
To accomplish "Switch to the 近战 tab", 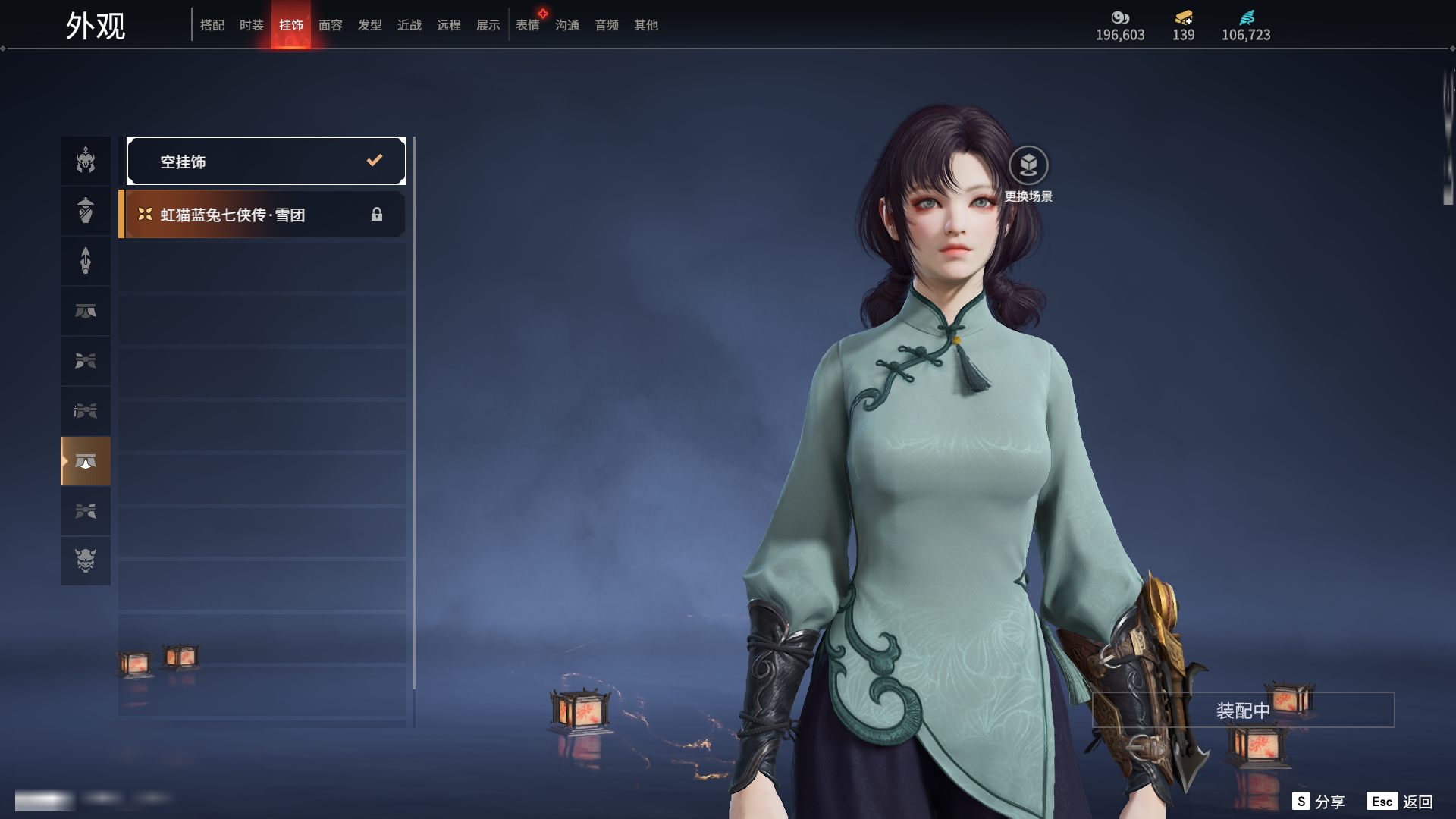I will [x=409, y=25].
